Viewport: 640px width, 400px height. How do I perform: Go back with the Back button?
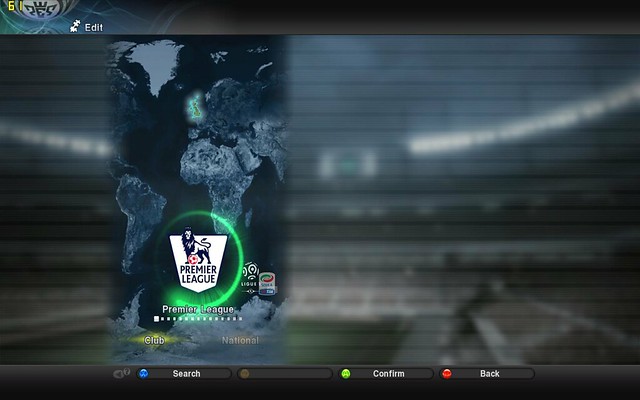[489, 374]
